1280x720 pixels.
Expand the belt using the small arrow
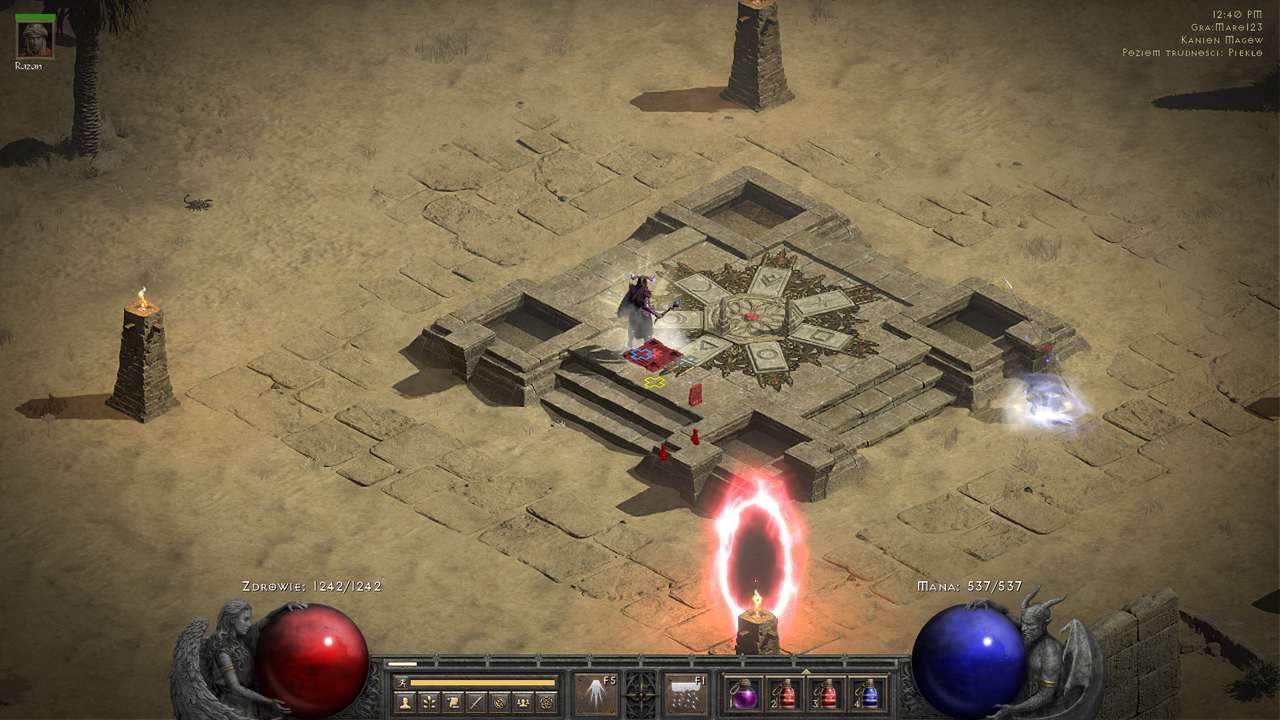pos(806,671)
